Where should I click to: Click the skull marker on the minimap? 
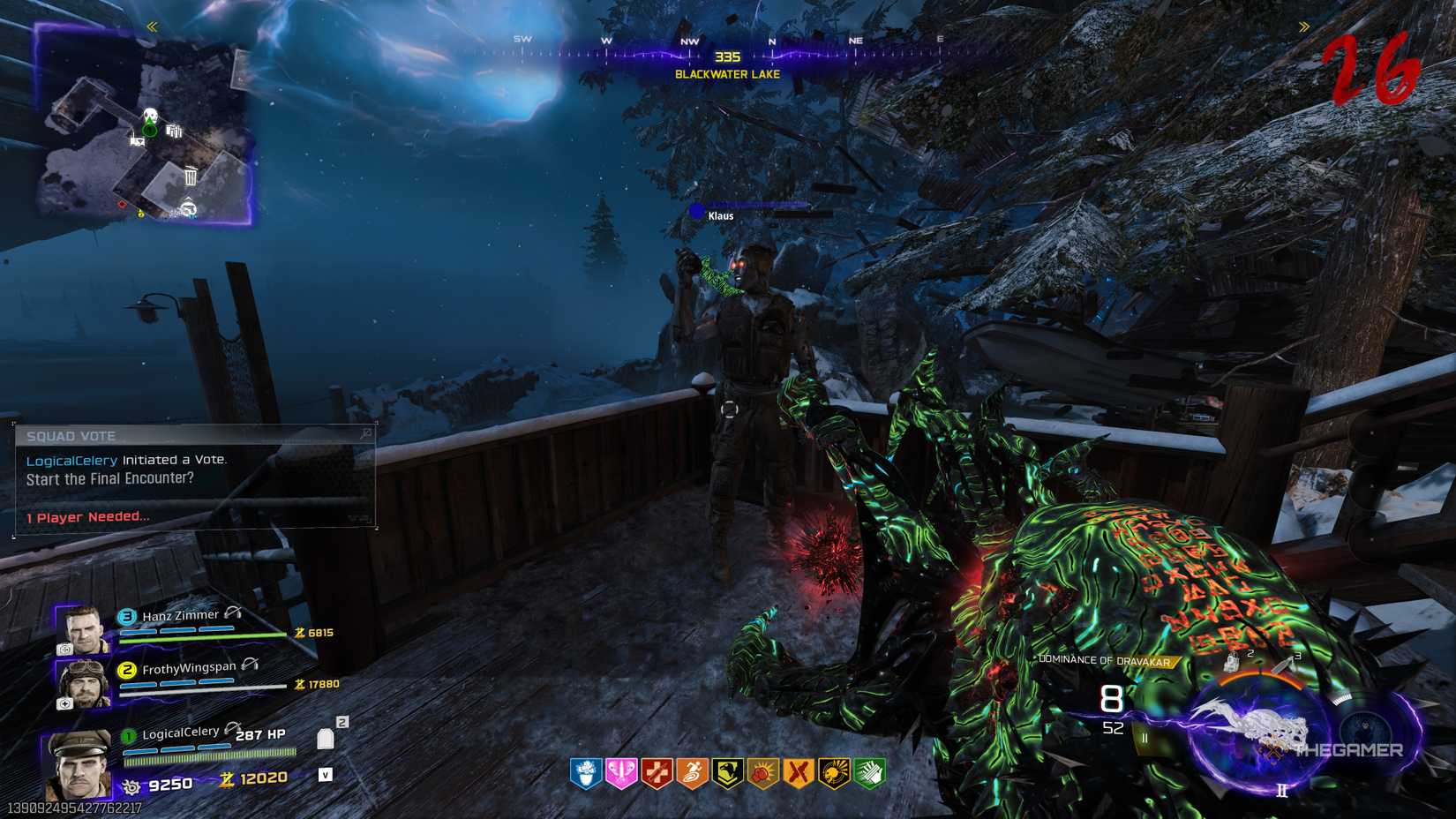point(151,114)
